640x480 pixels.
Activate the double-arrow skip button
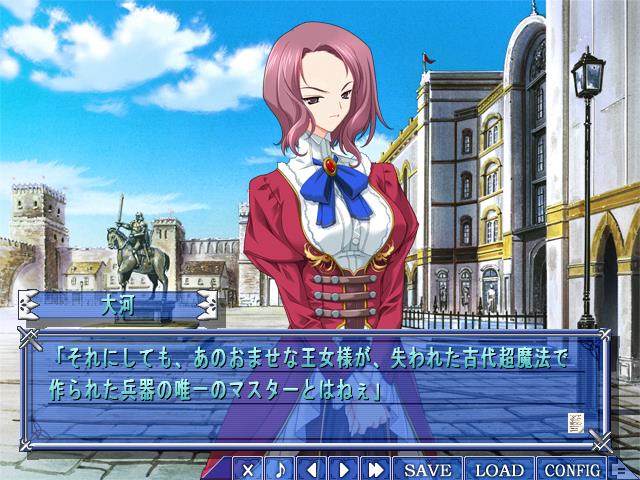click(376, 469)
